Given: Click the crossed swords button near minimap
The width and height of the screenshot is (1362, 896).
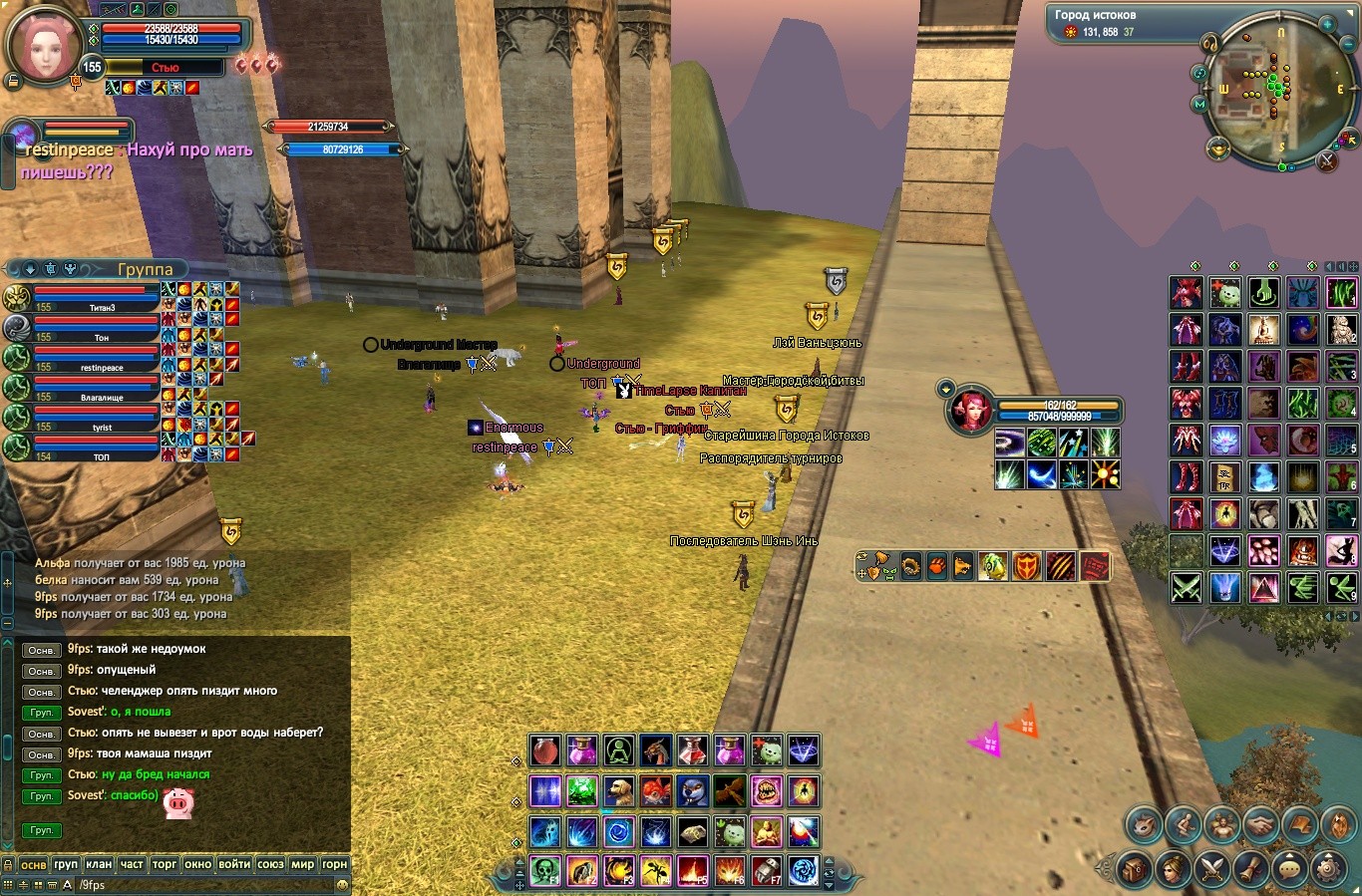Looking at the screenshot, I should (x=1326, y=159).
